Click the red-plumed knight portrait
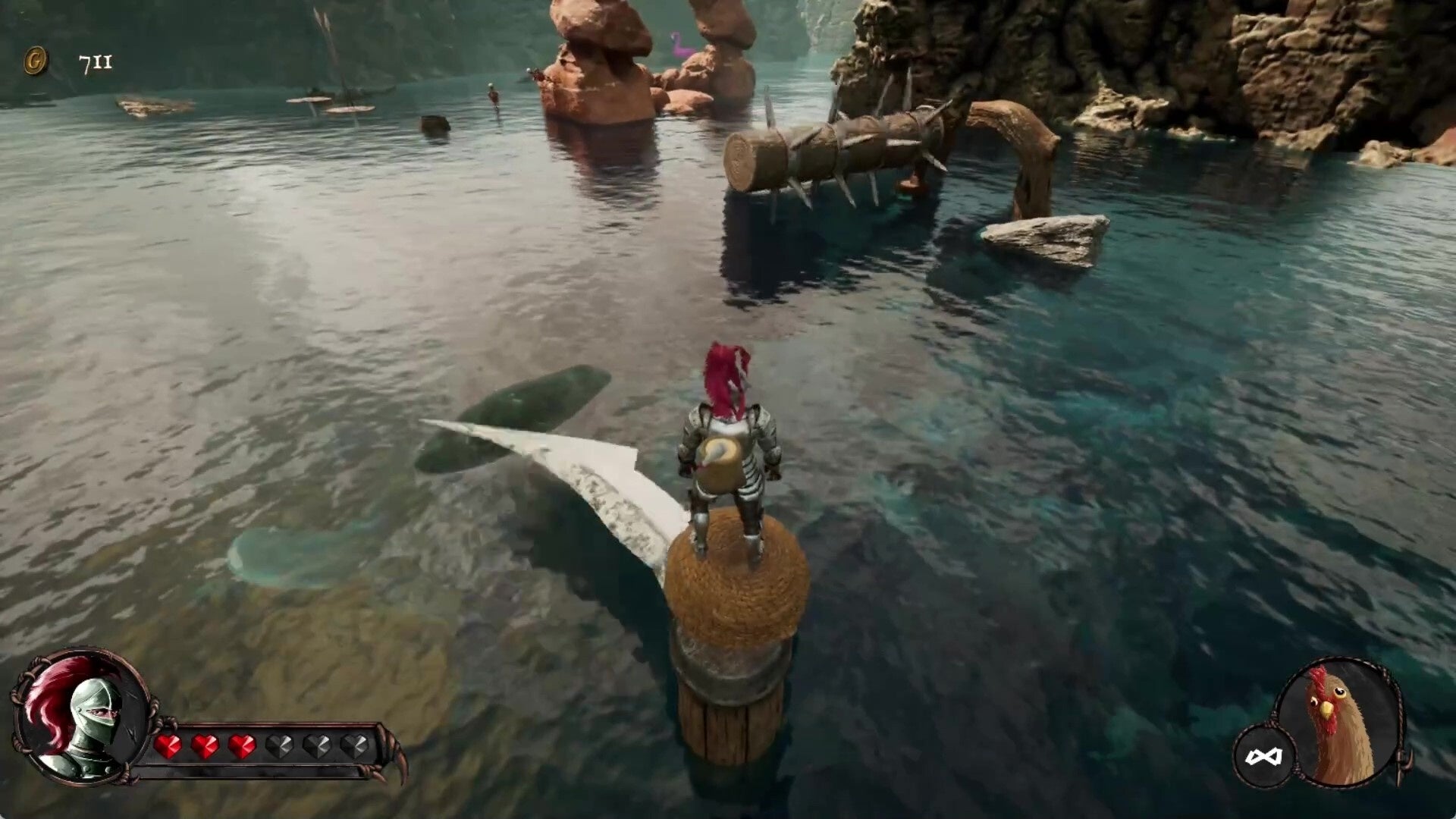The height and width of the screenshot is (819, 1456). tap(80, 716)
